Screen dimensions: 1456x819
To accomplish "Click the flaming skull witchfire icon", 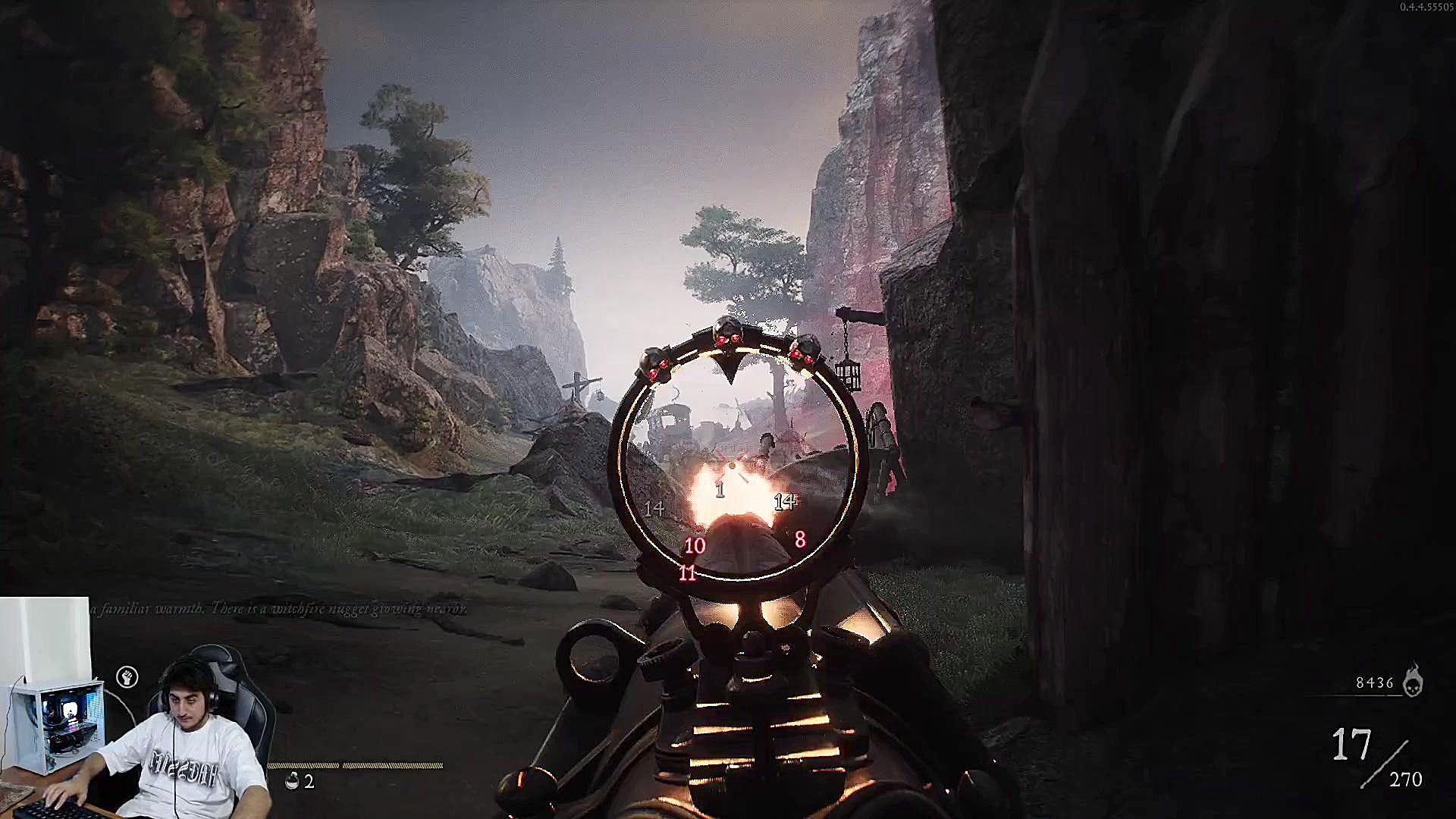I will click(1412, 681).
